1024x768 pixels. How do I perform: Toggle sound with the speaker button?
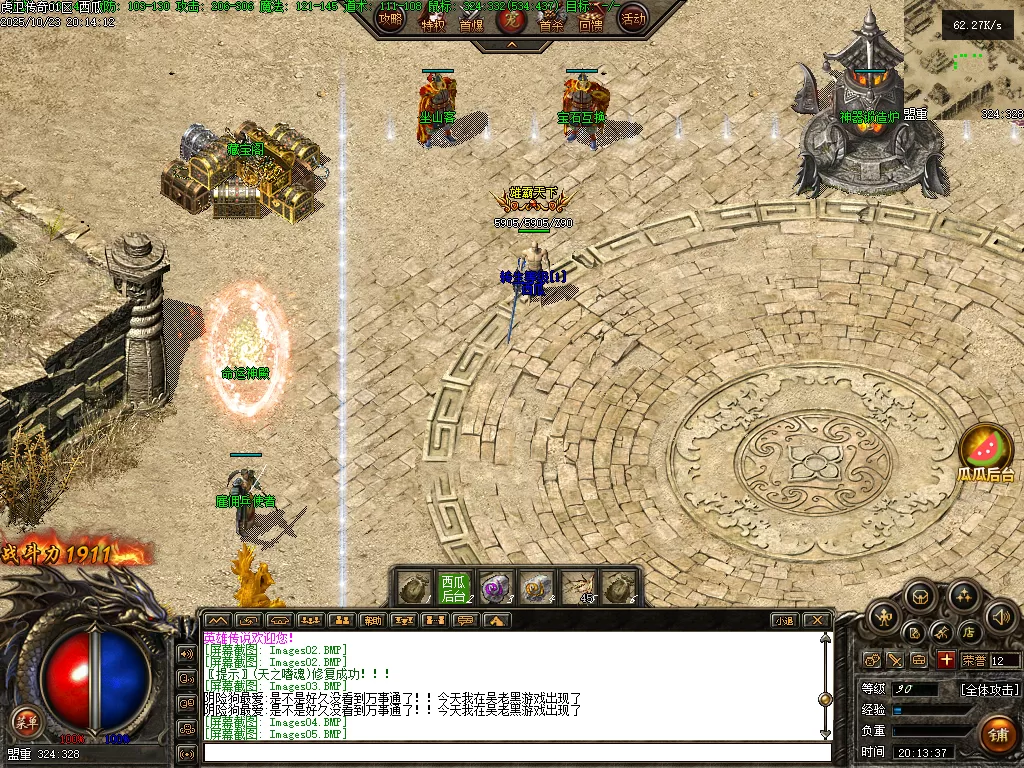click(x=1001, y=616)
